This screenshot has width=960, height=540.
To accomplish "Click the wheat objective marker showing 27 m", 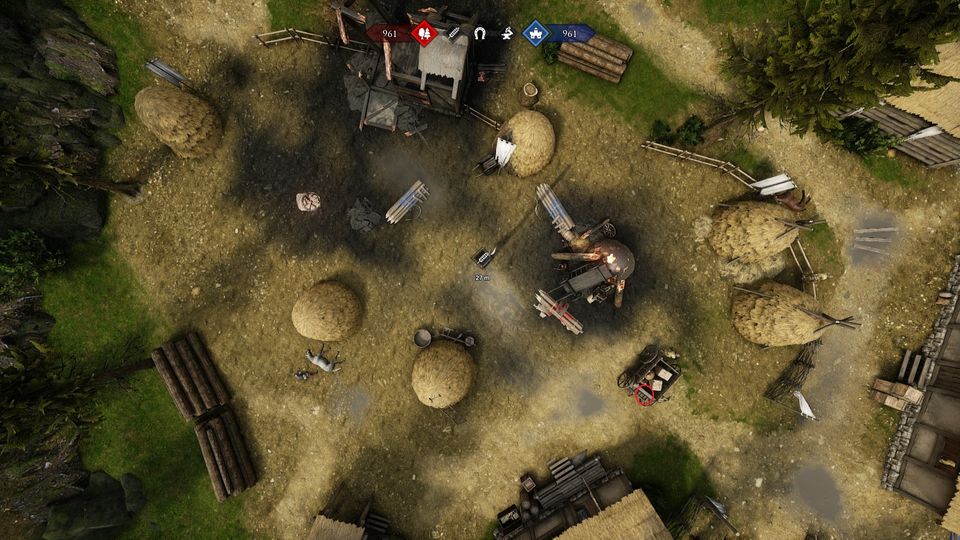I will [485, 257].
